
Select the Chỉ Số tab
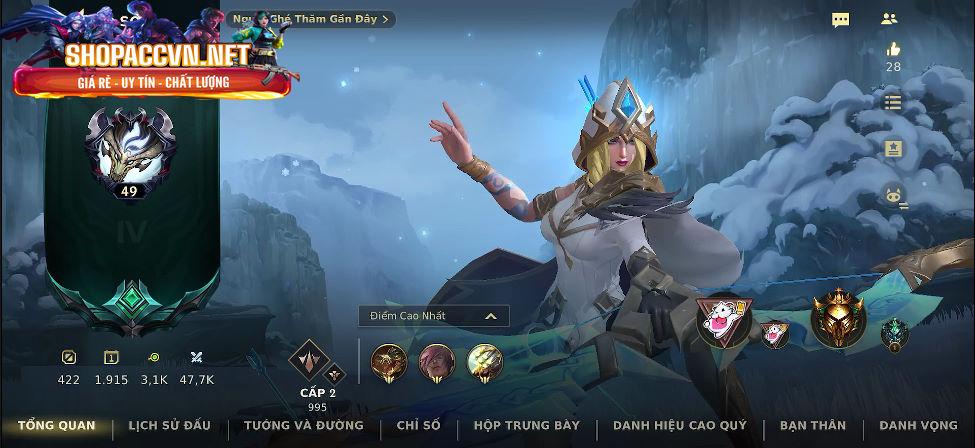tap(418, 426)
